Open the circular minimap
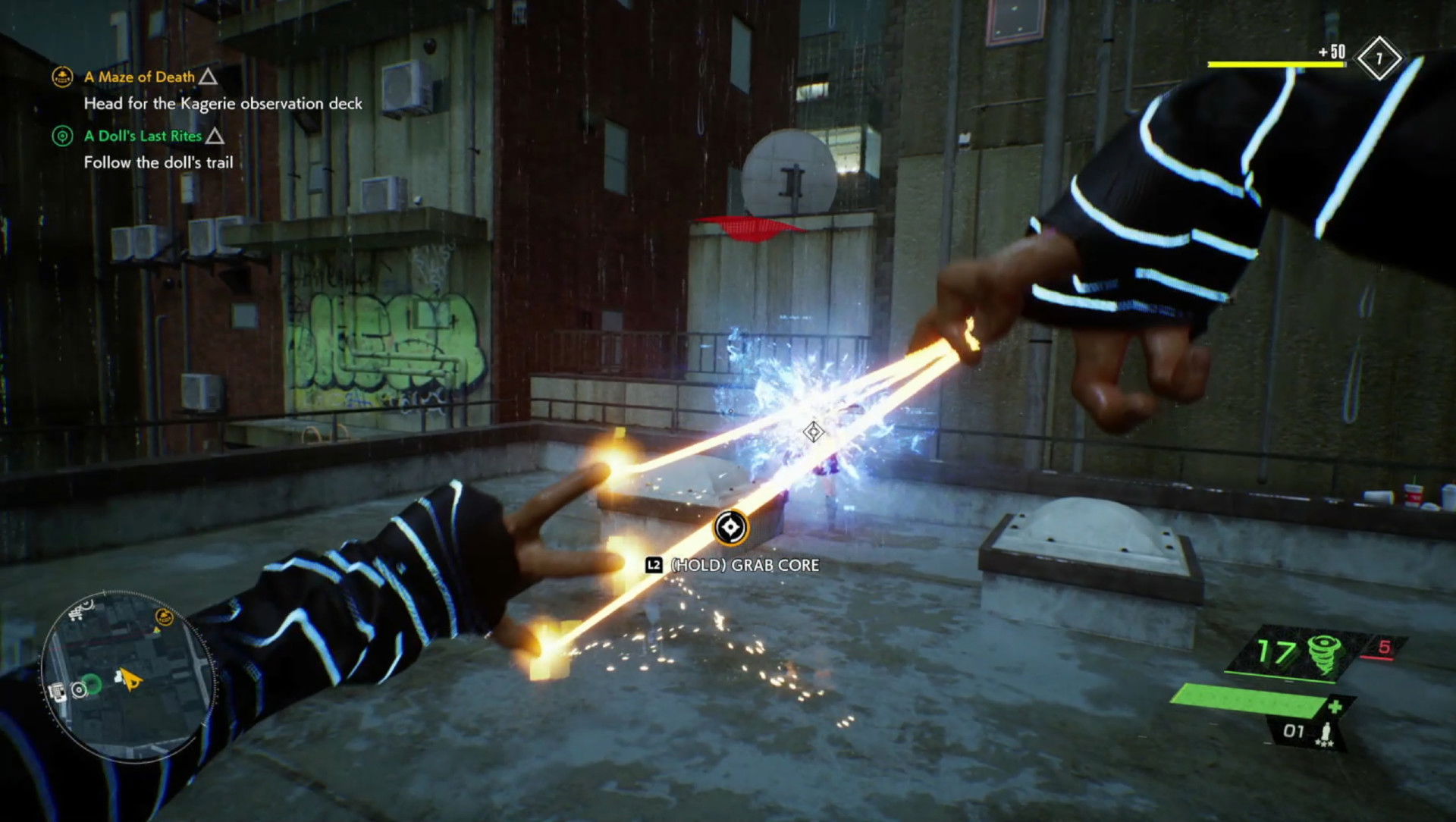The width and height of the screenshot is (1456, 822). 127,675
